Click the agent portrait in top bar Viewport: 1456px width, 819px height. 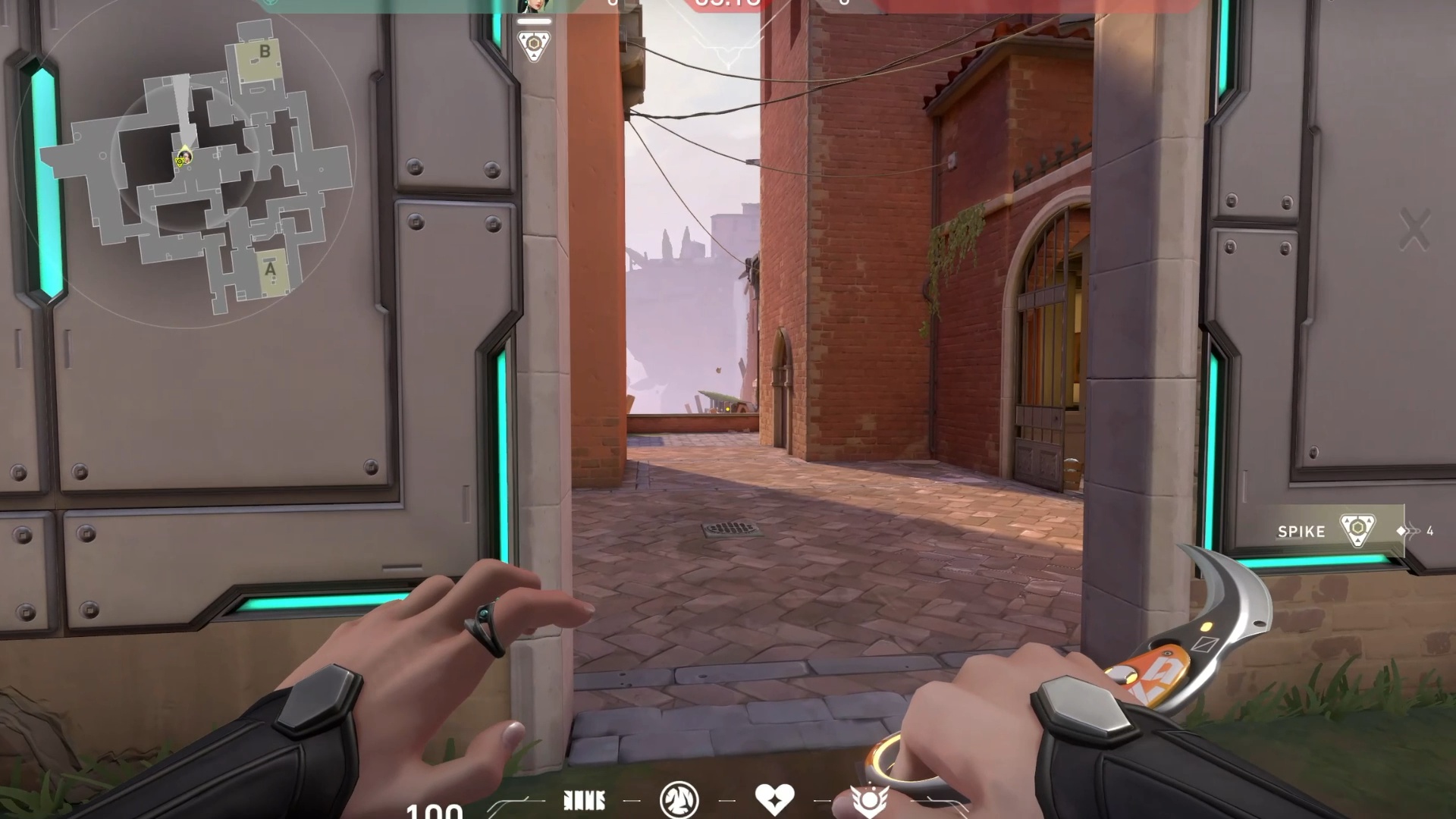coord(533,6)
